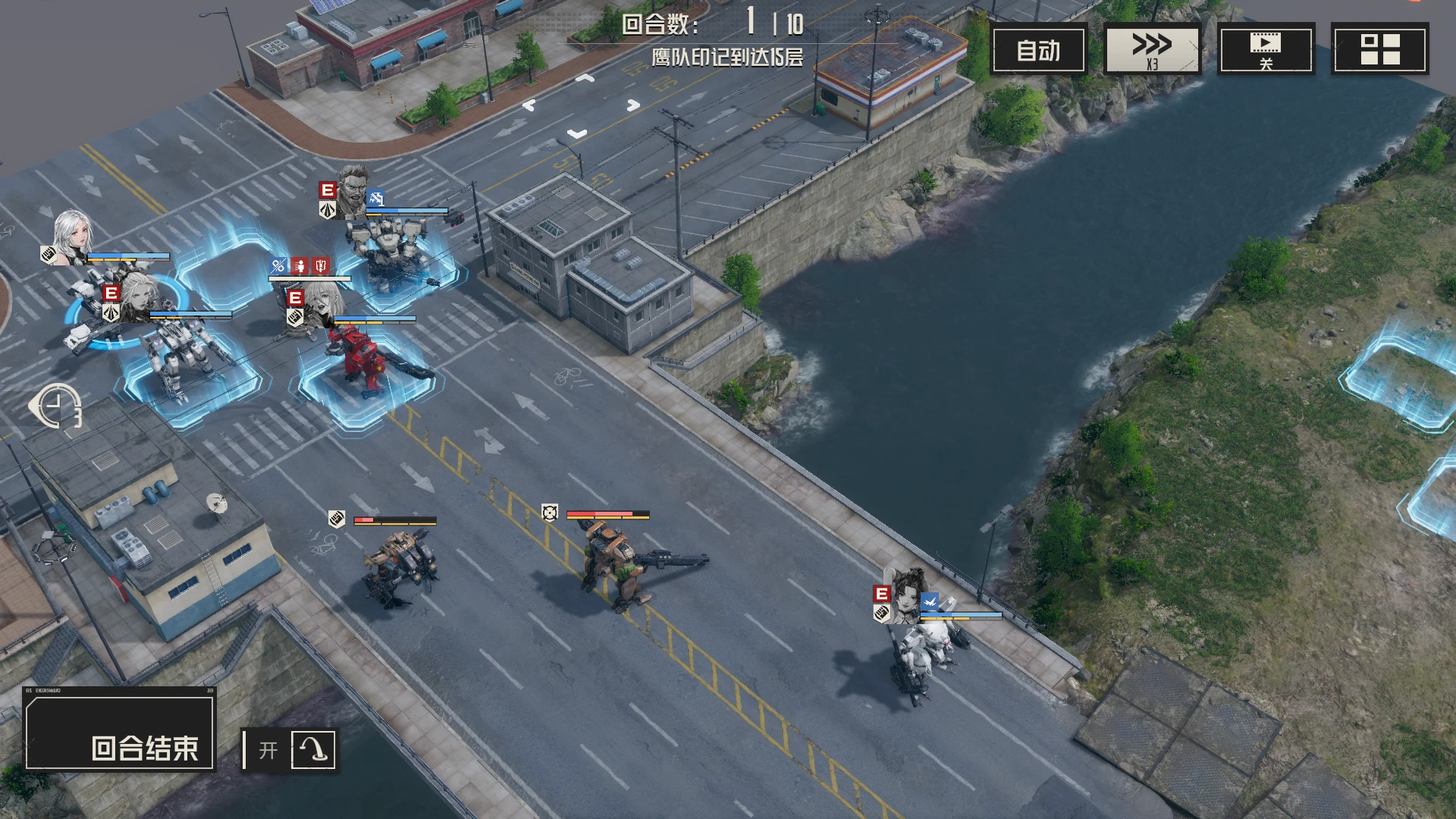
Task: Select the white-haired pilot portrait
Action: click(x=73, y=237)
